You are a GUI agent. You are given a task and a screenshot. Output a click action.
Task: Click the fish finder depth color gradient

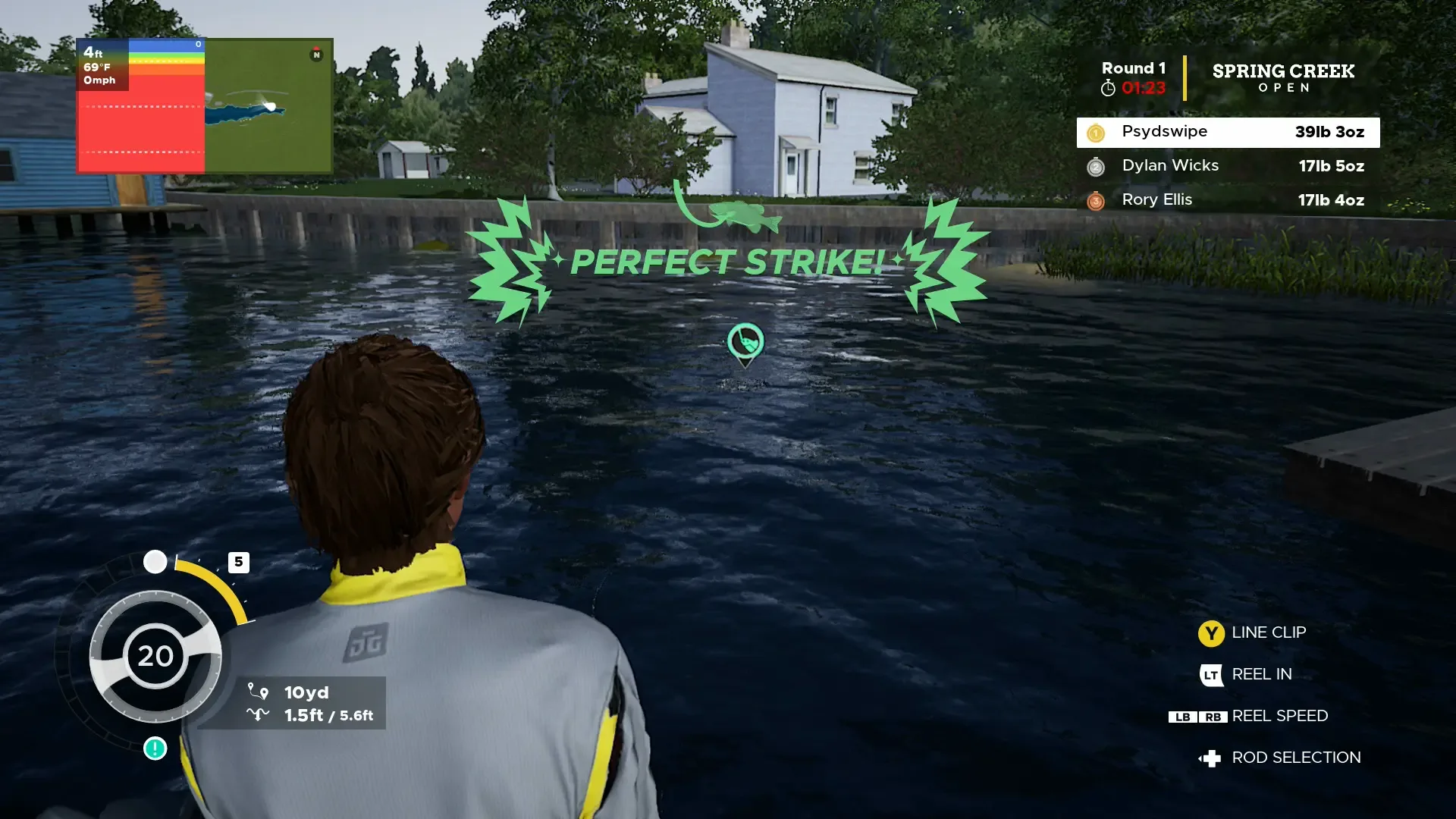click(x=165, y=59)
